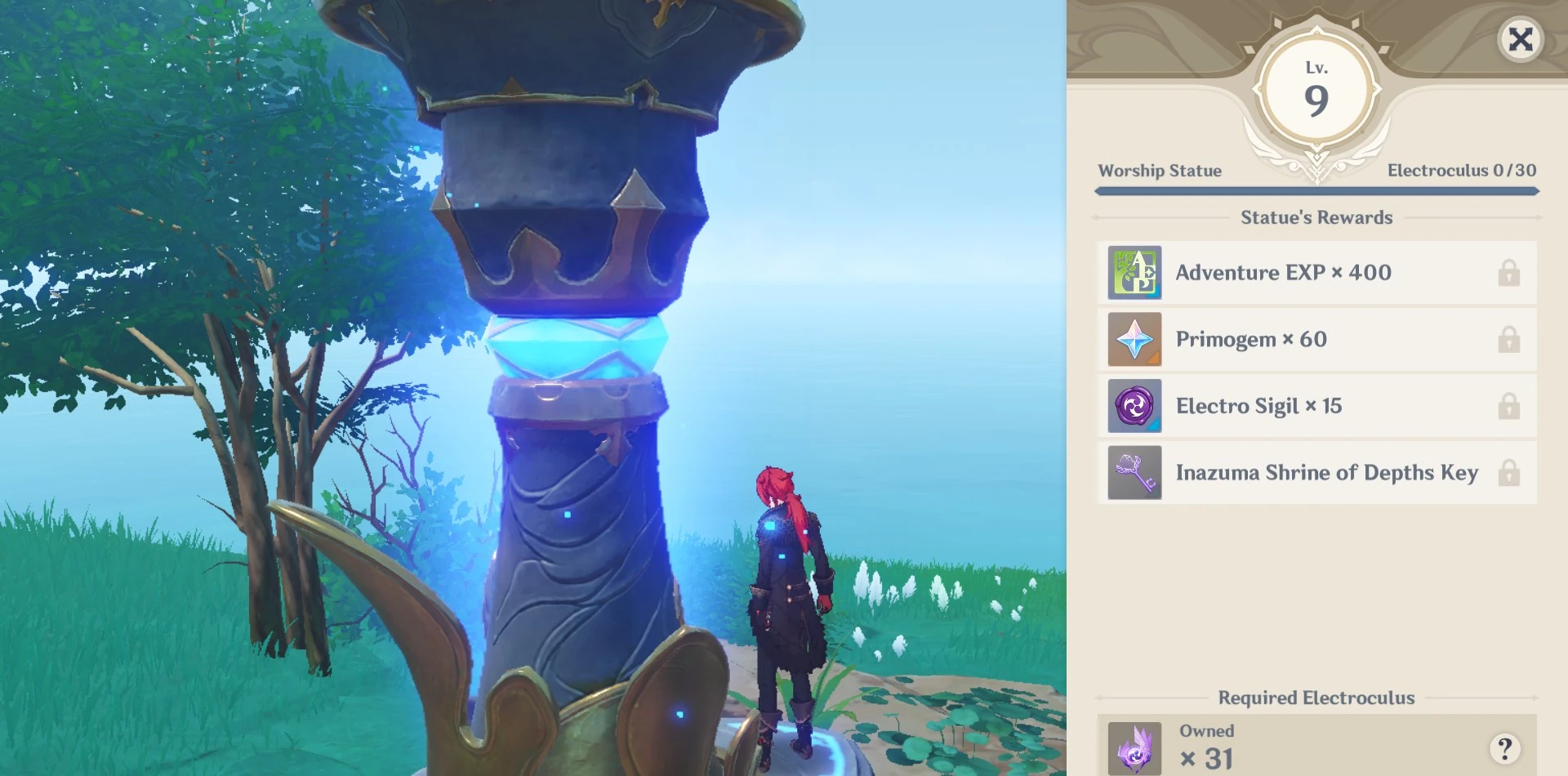Screen dimensions: 1568x776
Task: Click the Required Electroculus heading
Action: coord(1315,698)
